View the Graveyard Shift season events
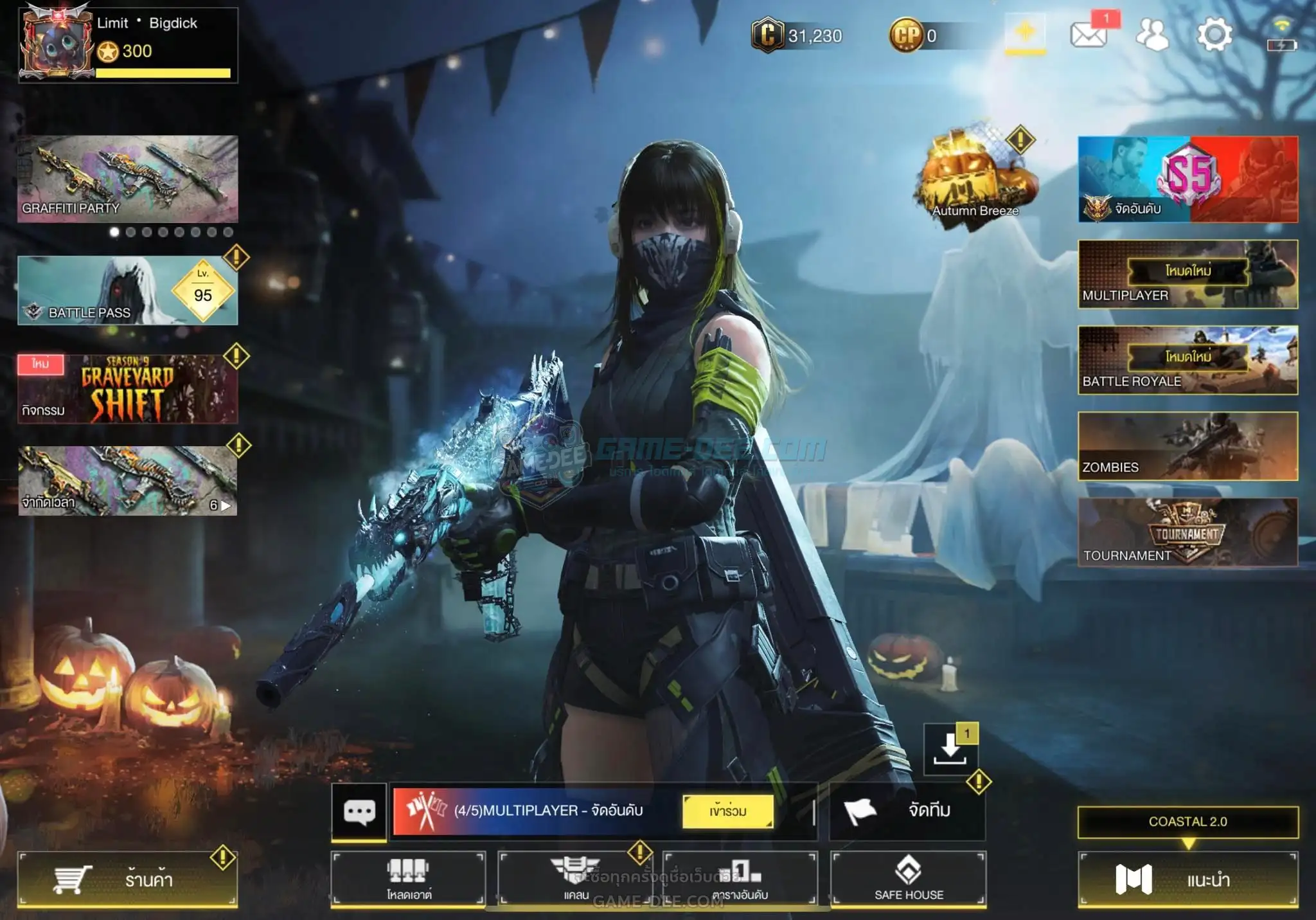 pyautogui.click(x=127, y=388)
